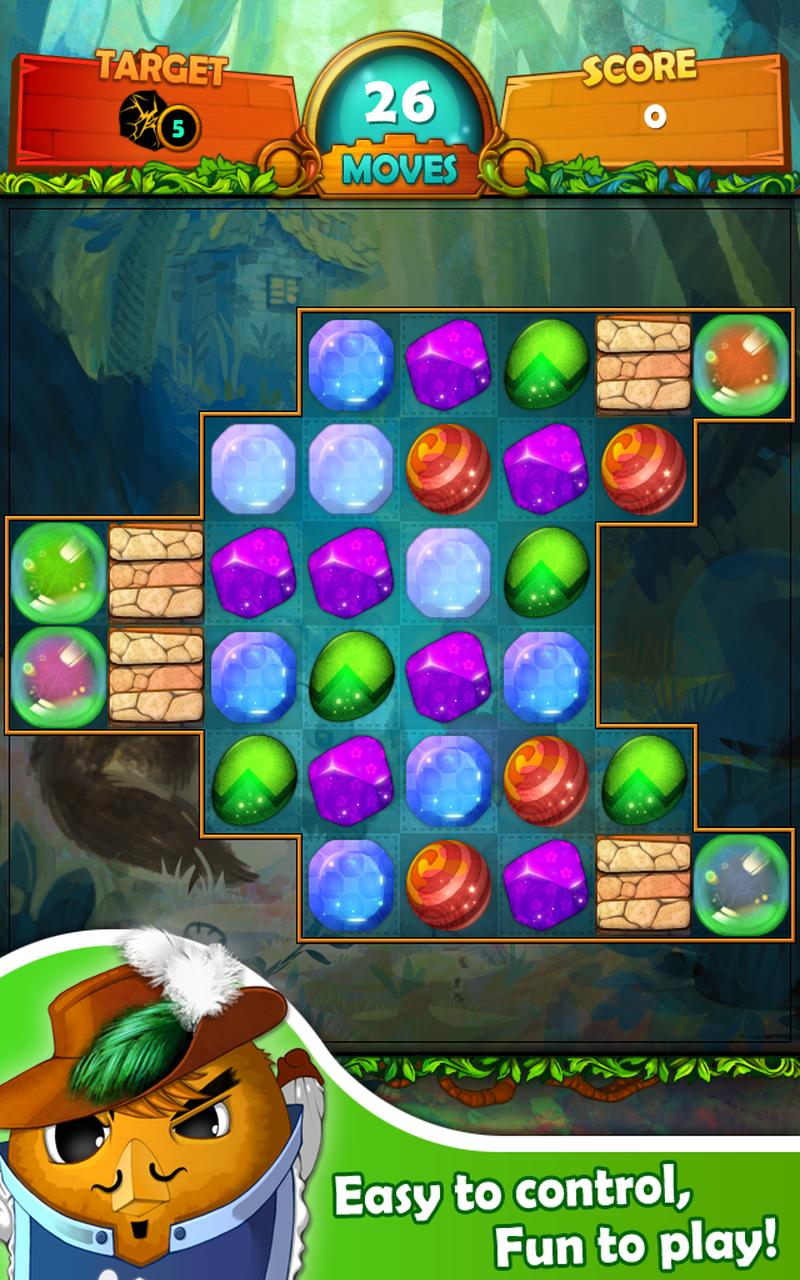800x1280 pixels.
Task: Tap the stone block beside the blue-gem bubble
Action: [x=644, y=885]
